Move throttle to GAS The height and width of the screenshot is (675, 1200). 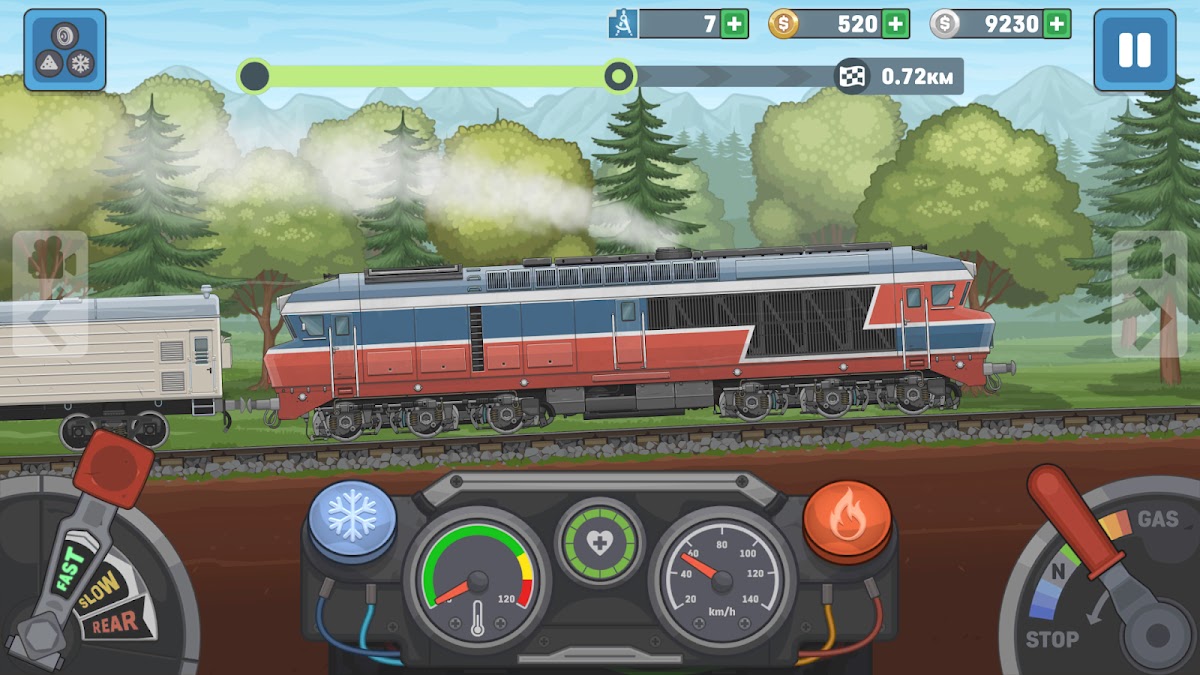pyautogui.click(x=1156, y=520)
